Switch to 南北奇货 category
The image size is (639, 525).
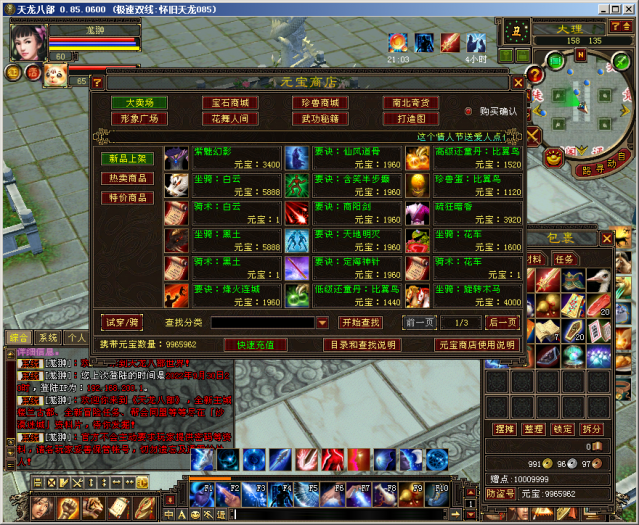pyautogui.click(x=410, y=103)
